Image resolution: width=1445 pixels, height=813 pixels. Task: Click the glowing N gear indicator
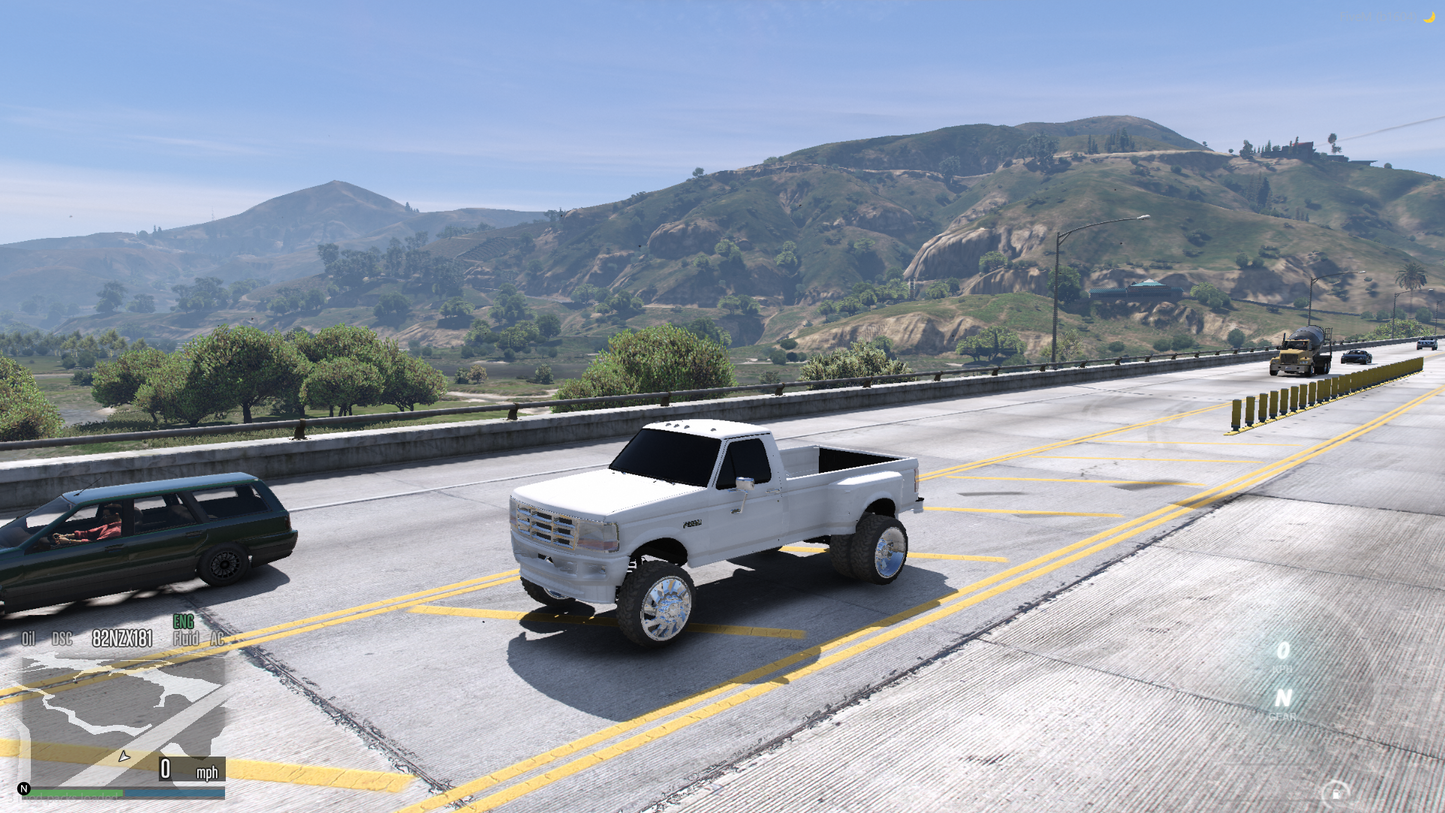pos(1284,697)
